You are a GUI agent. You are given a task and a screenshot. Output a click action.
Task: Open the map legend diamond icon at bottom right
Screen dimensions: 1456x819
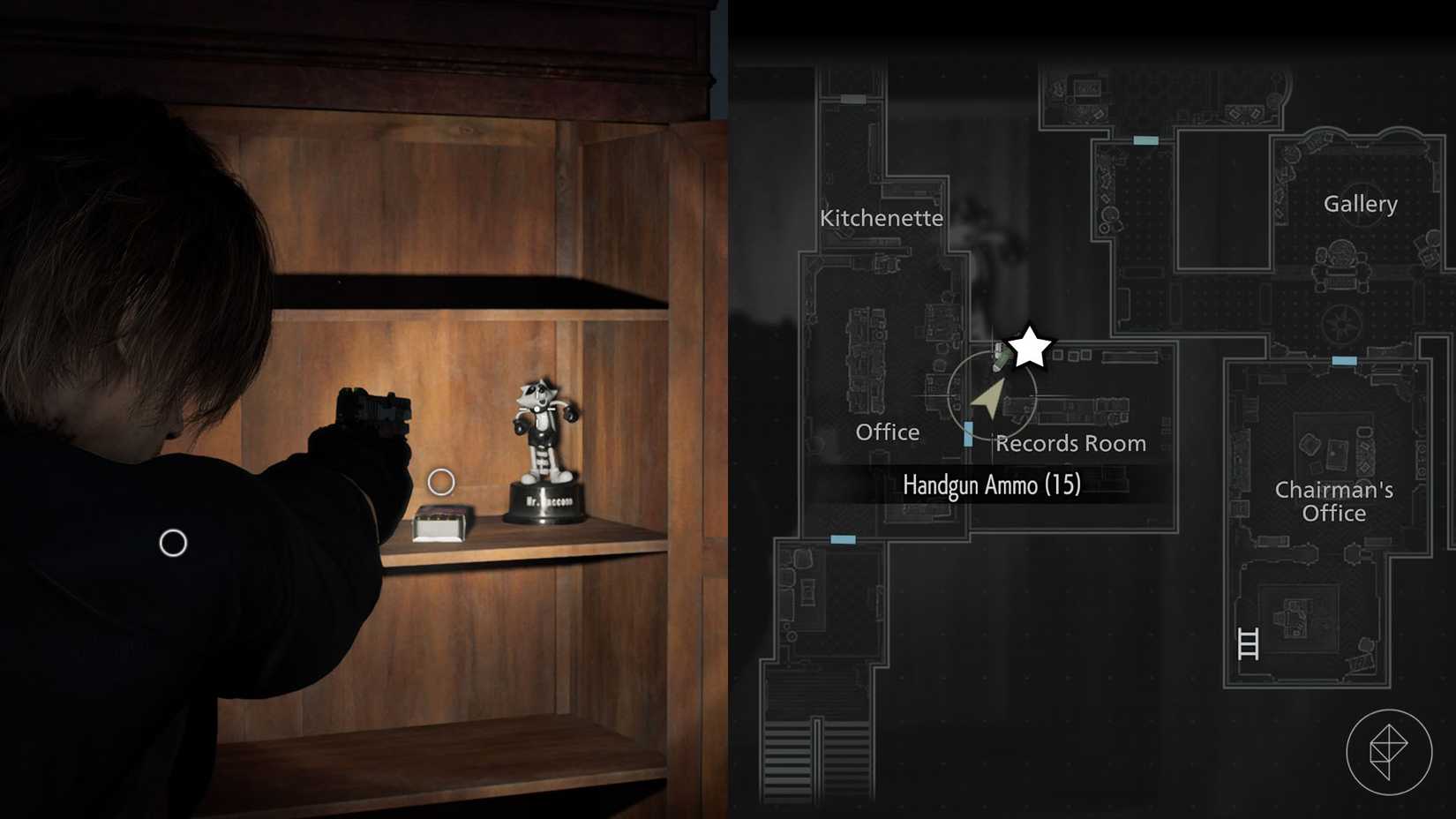point(1392,751)
